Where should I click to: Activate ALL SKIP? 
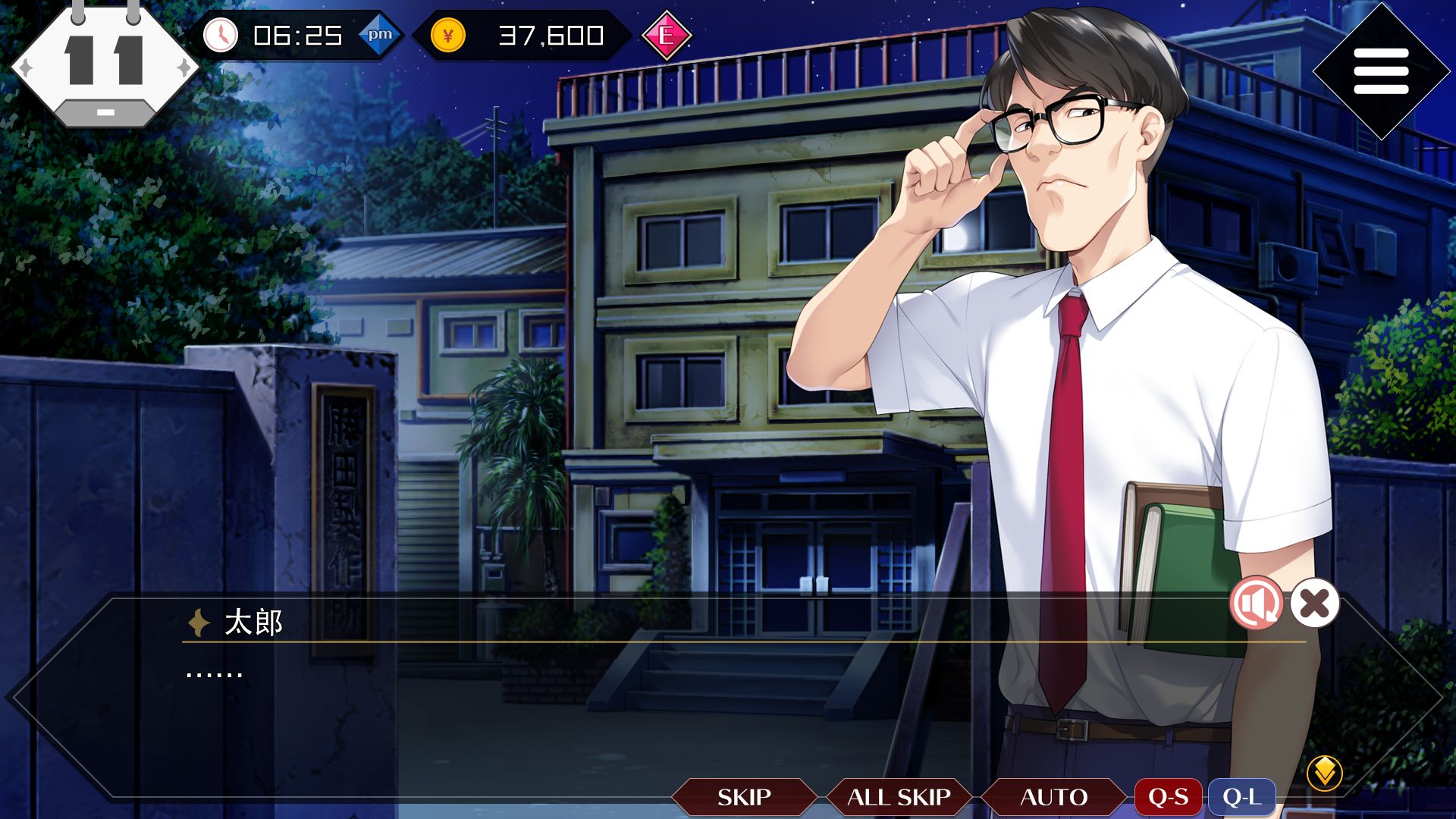(x=899, y=797)
